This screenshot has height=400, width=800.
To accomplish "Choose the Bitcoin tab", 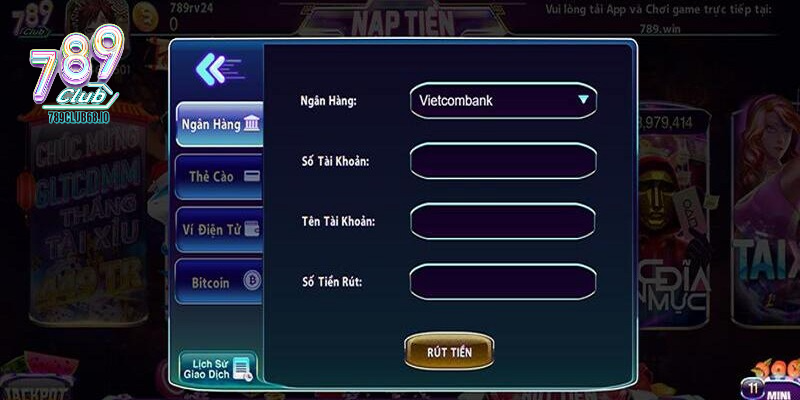I will click(x=219, y=282).
